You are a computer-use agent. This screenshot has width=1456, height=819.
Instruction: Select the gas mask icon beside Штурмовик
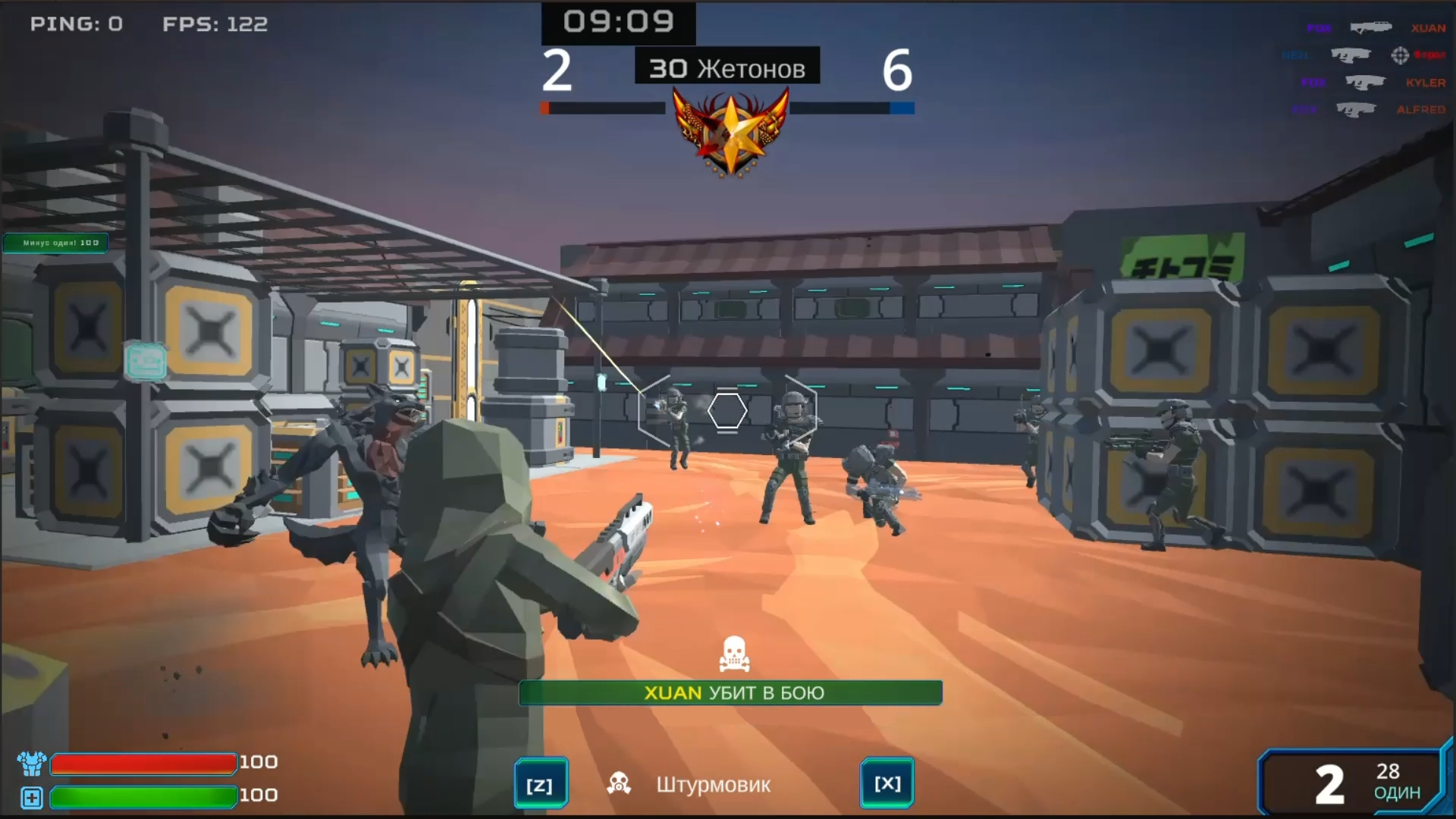click(x=620, y=783)
